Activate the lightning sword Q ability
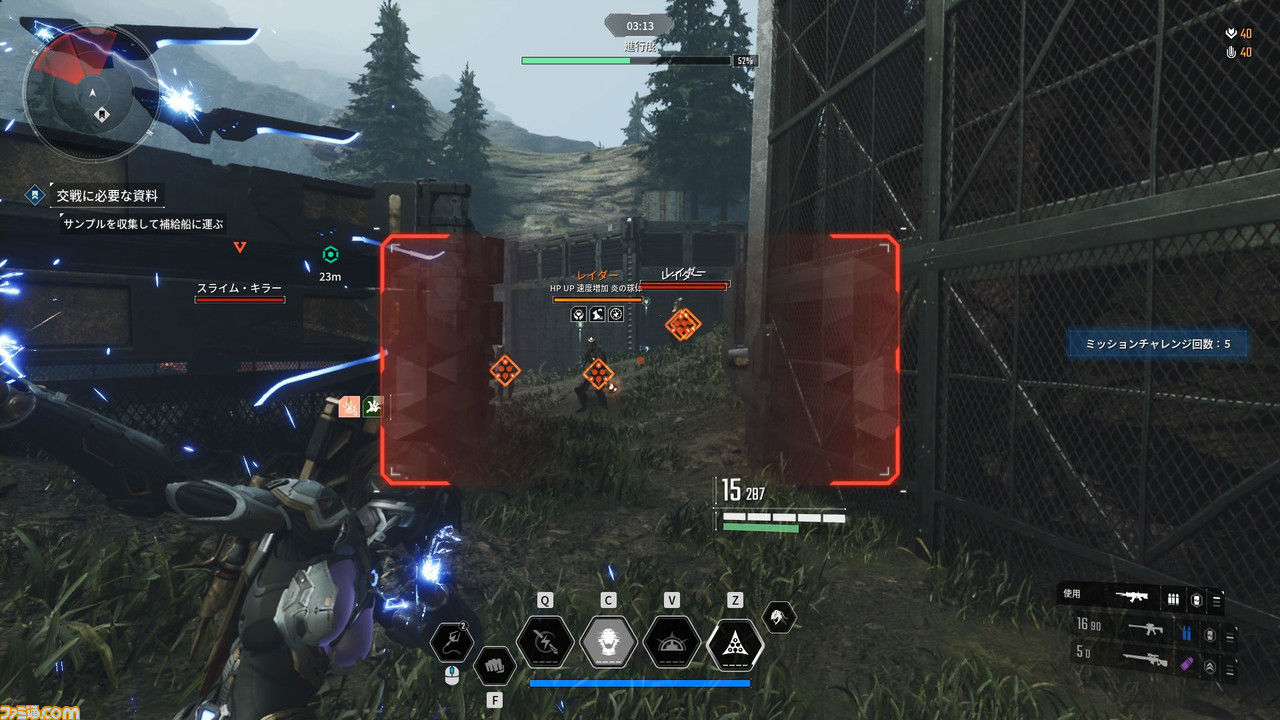Screen dimensions: 1280x720 (x=545, y=641)
